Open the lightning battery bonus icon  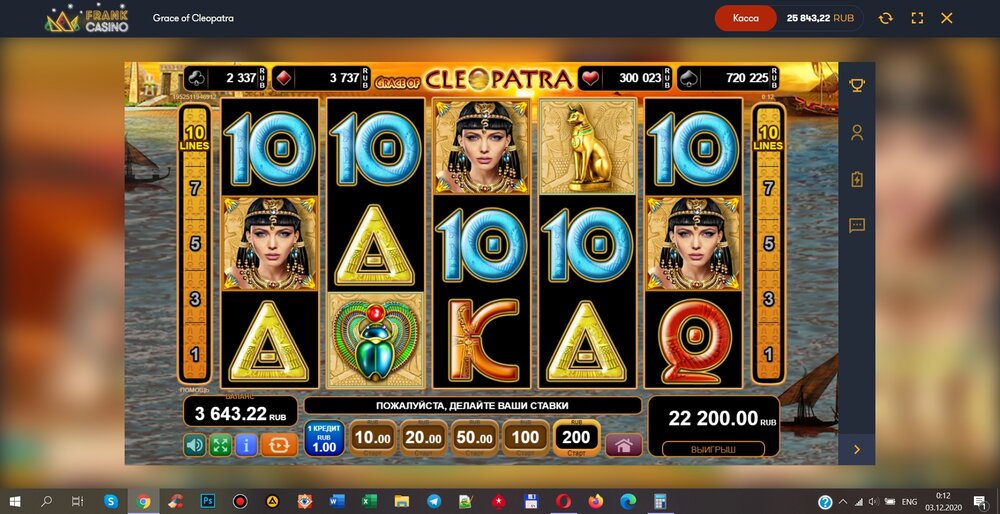click(857, 179)
